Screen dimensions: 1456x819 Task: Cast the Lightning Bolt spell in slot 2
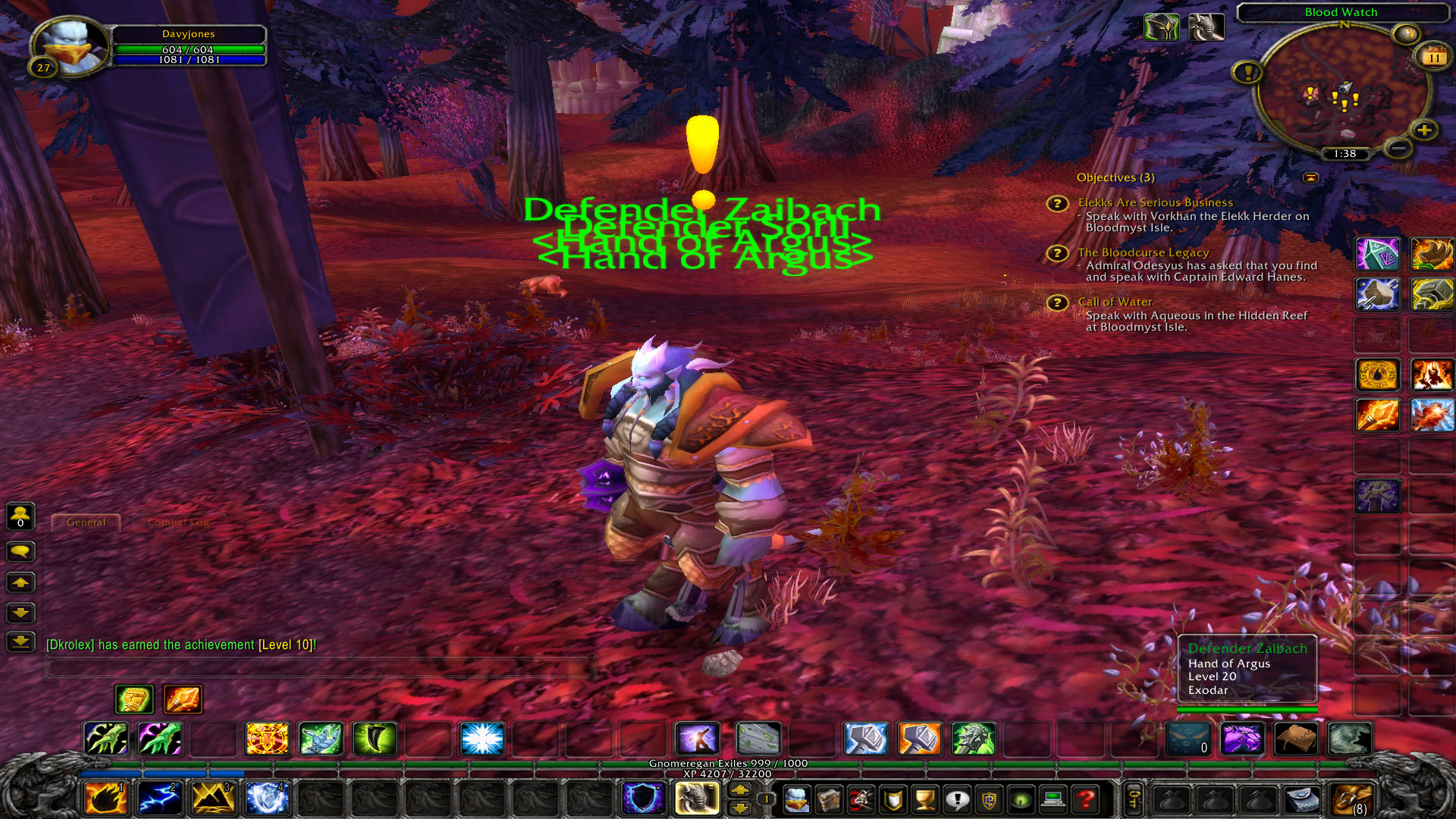tap(159, 799)
